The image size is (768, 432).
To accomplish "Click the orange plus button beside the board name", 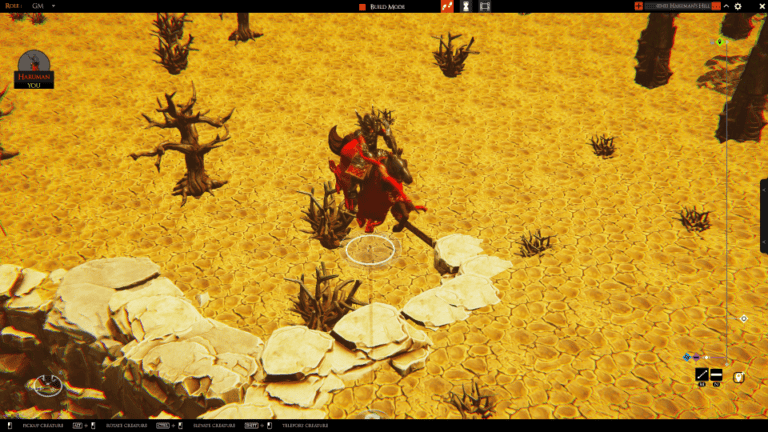I will 639,6.
